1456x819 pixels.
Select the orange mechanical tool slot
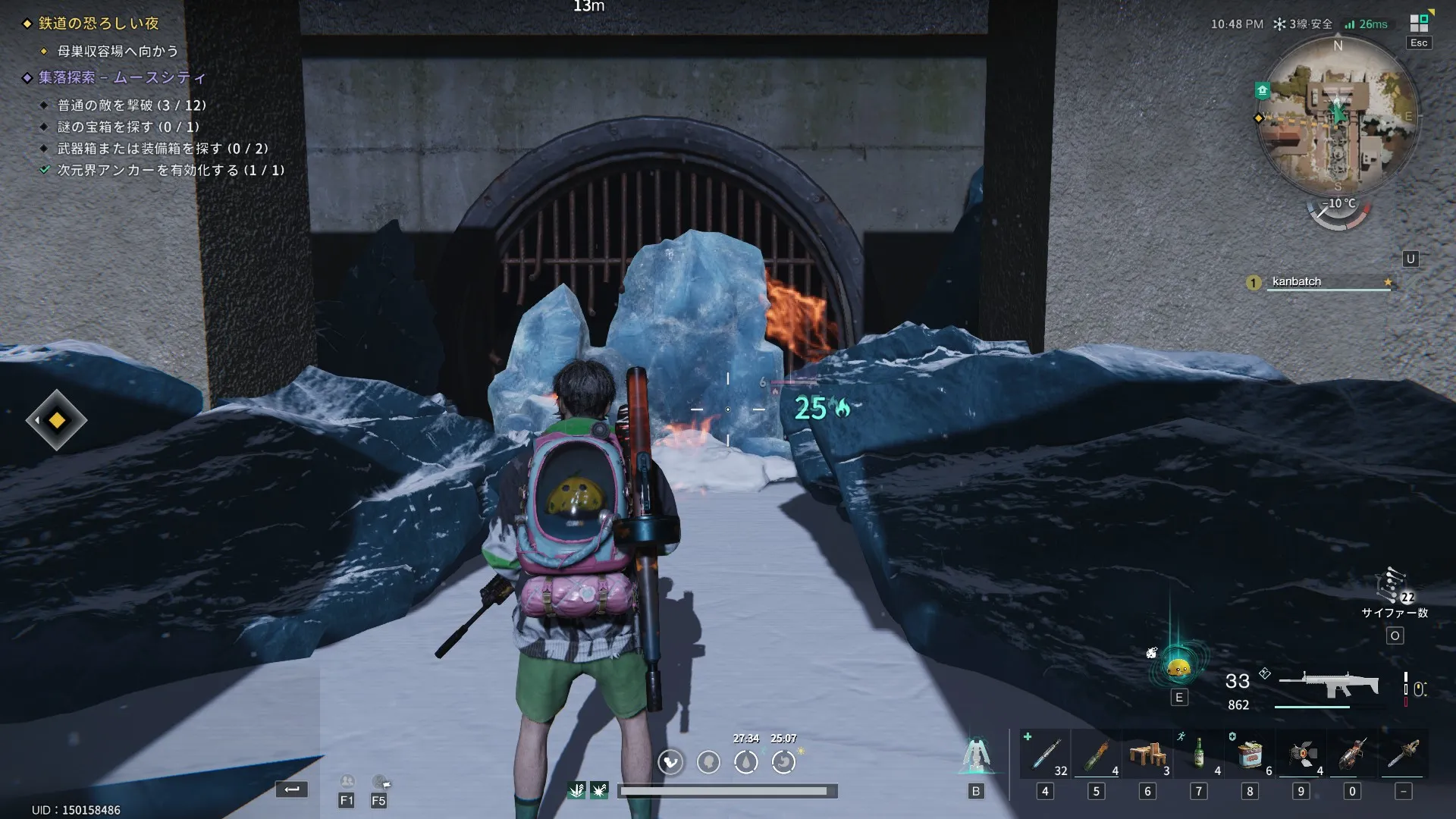(x=1352, y=755)
